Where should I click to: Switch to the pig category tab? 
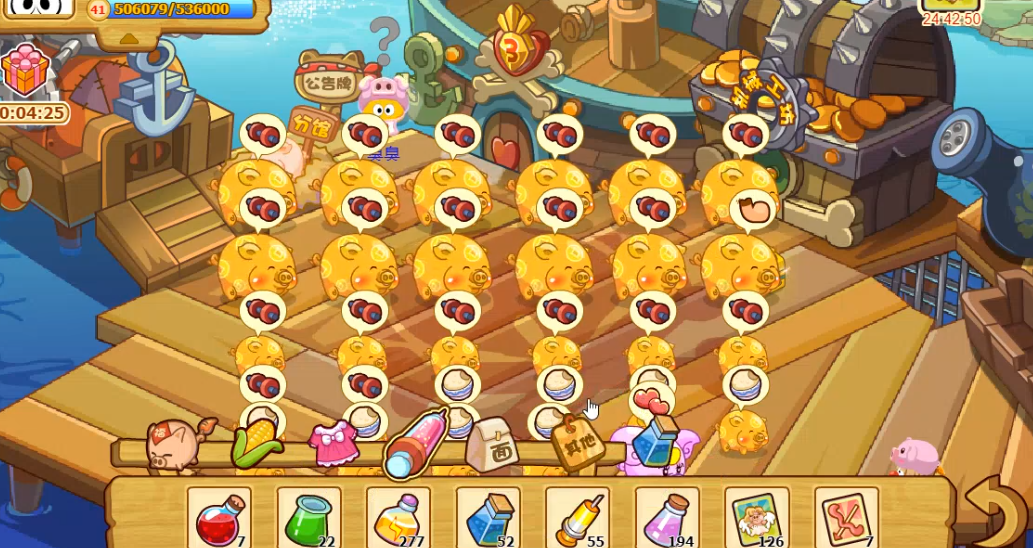tap(172, 445)
